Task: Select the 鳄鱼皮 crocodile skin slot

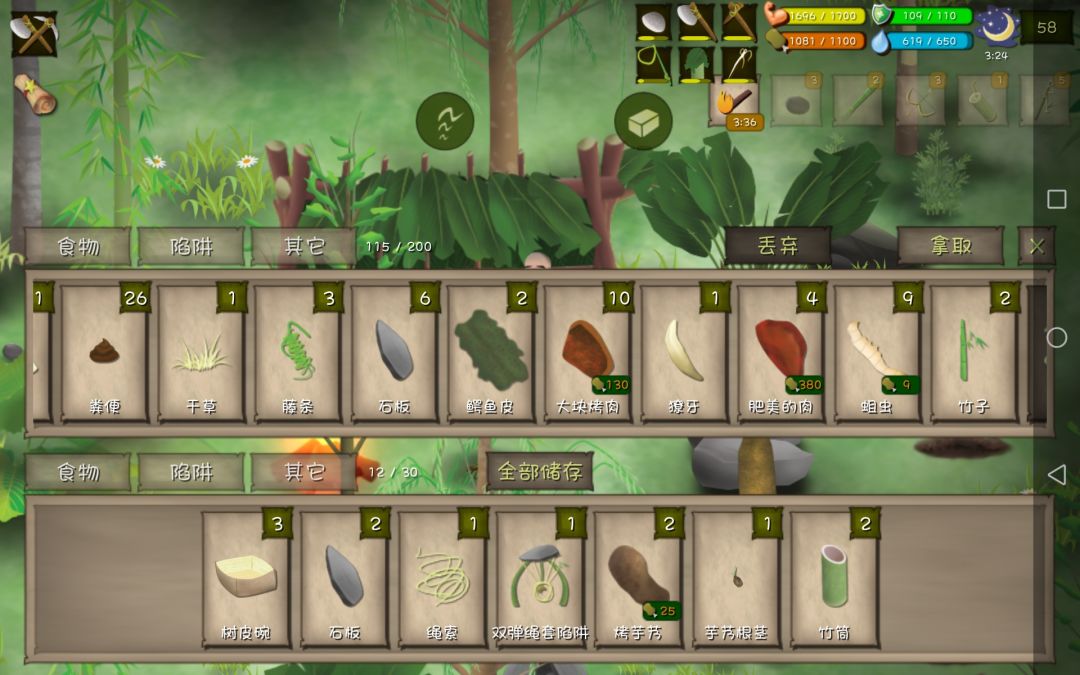Action: [490, 353]
